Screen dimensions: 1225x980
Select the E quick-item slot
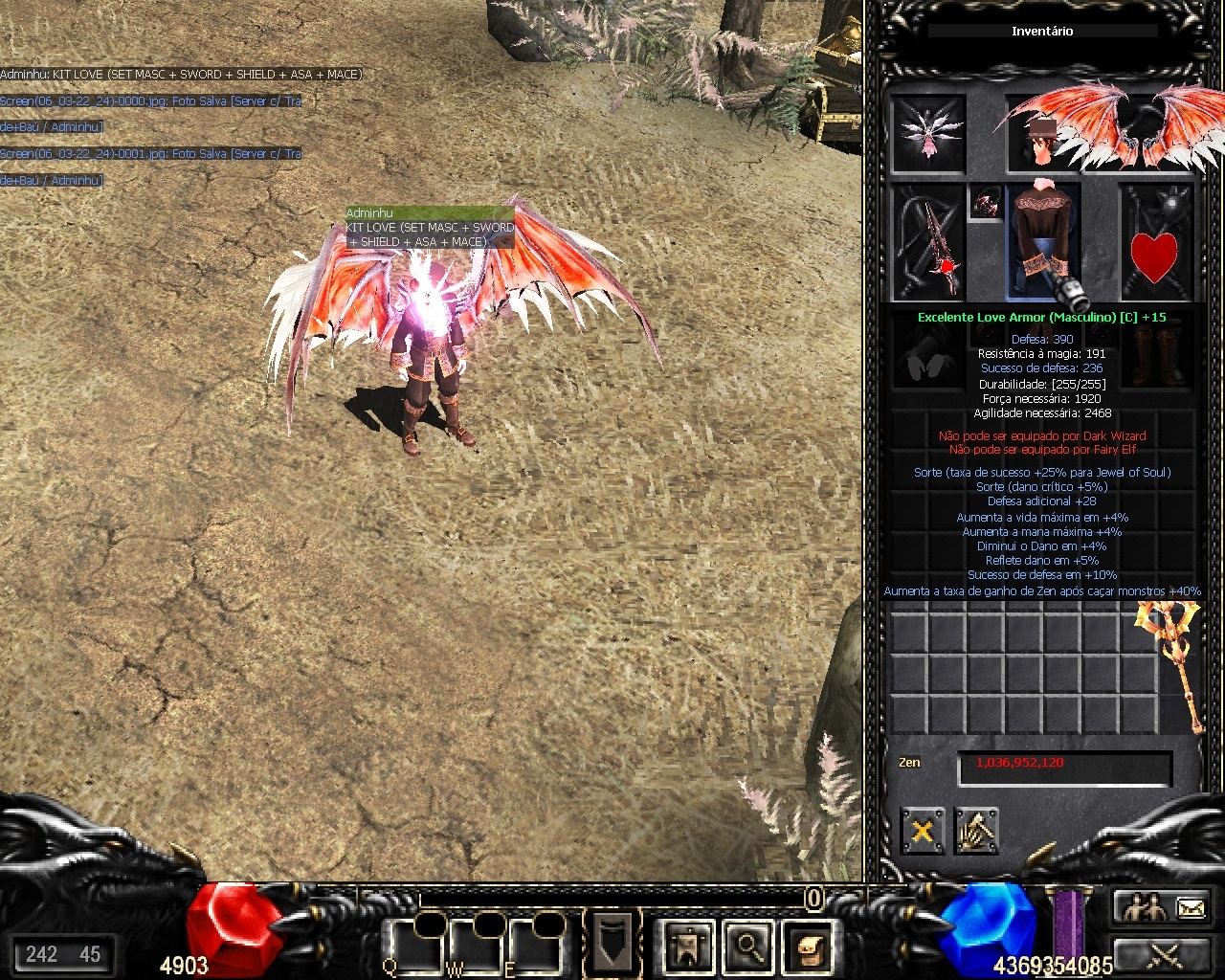coord(536,947)
